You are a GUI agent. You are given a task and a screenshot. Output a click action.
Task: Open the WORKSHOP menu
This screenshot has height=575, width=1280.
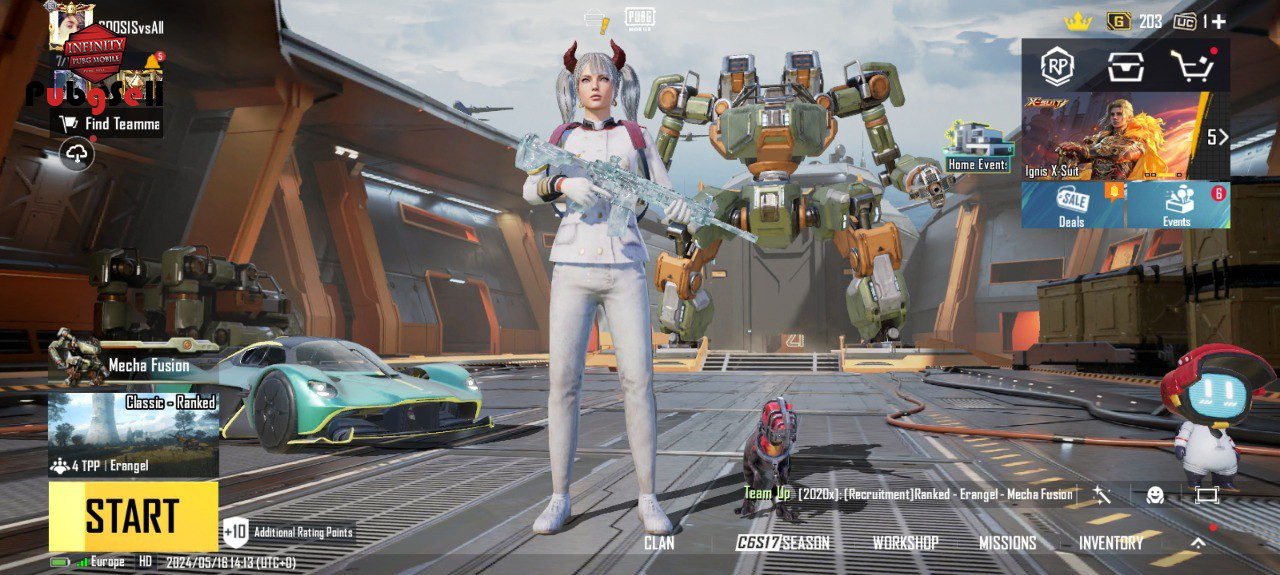tap(905, 543)
